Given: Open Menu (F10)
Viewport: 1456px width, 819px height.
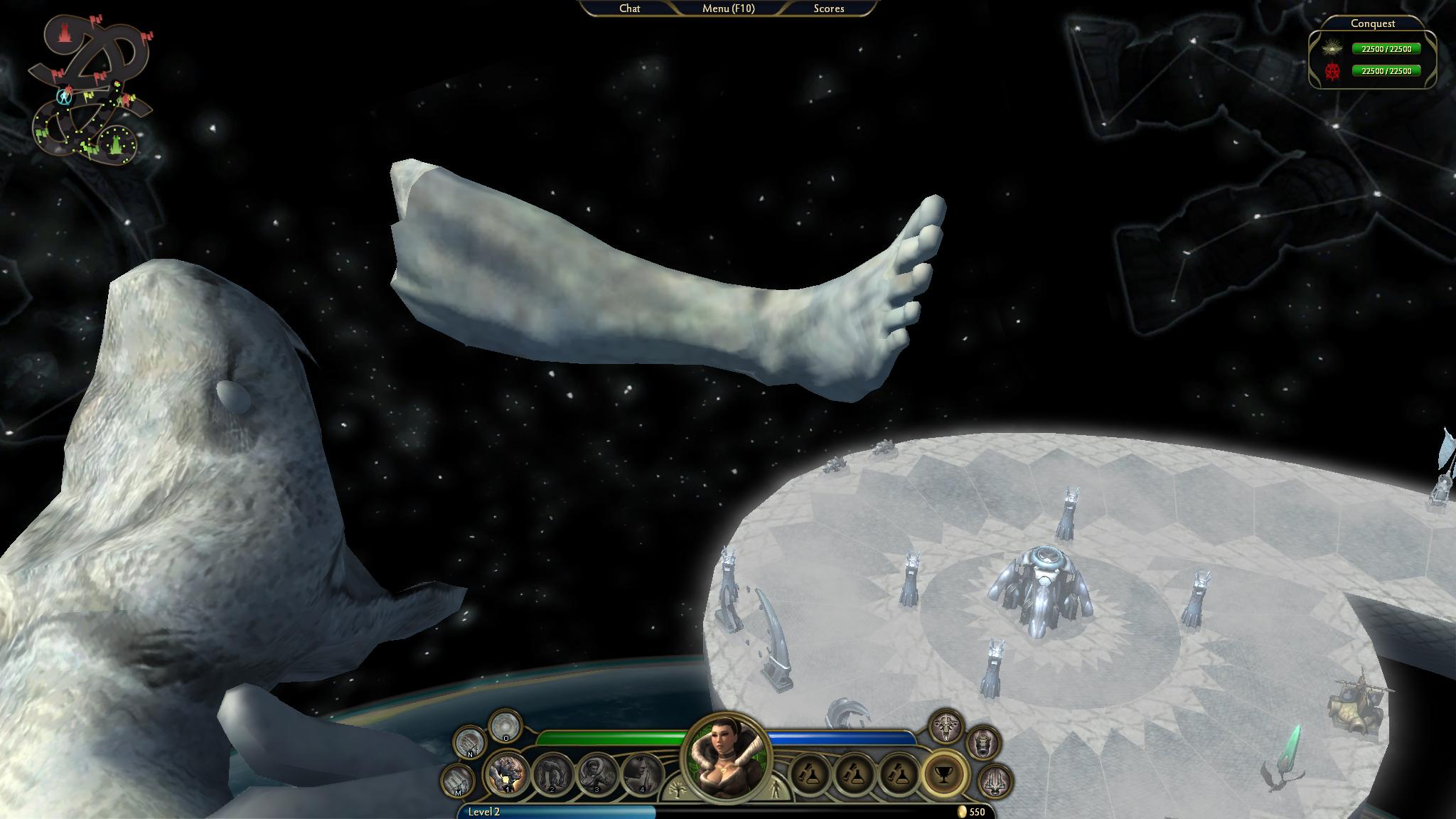Looking at the screenshot, I should (x=728, y=9).
